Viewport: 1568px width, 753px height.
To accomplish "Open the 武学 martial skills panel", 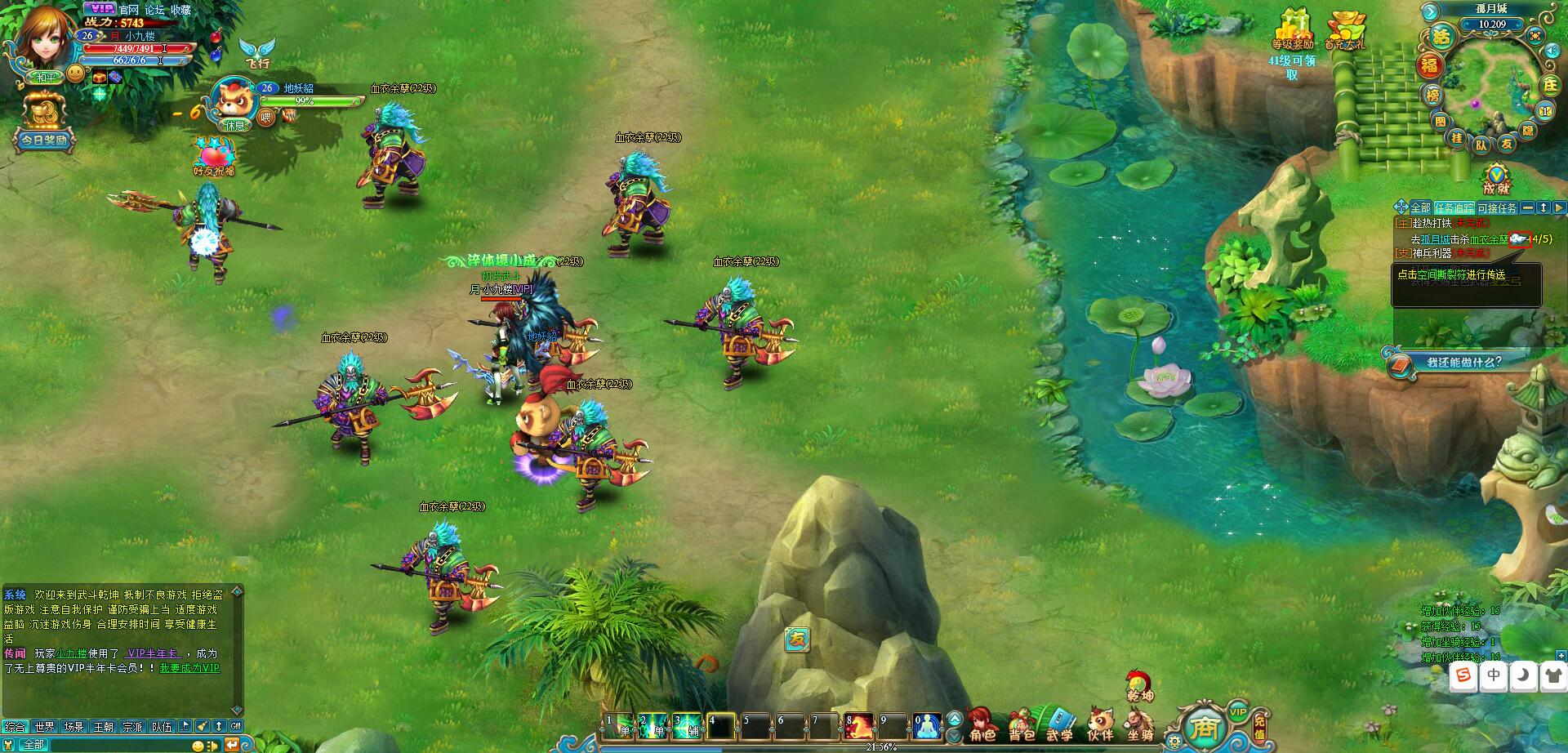I will click(1062, 721).
